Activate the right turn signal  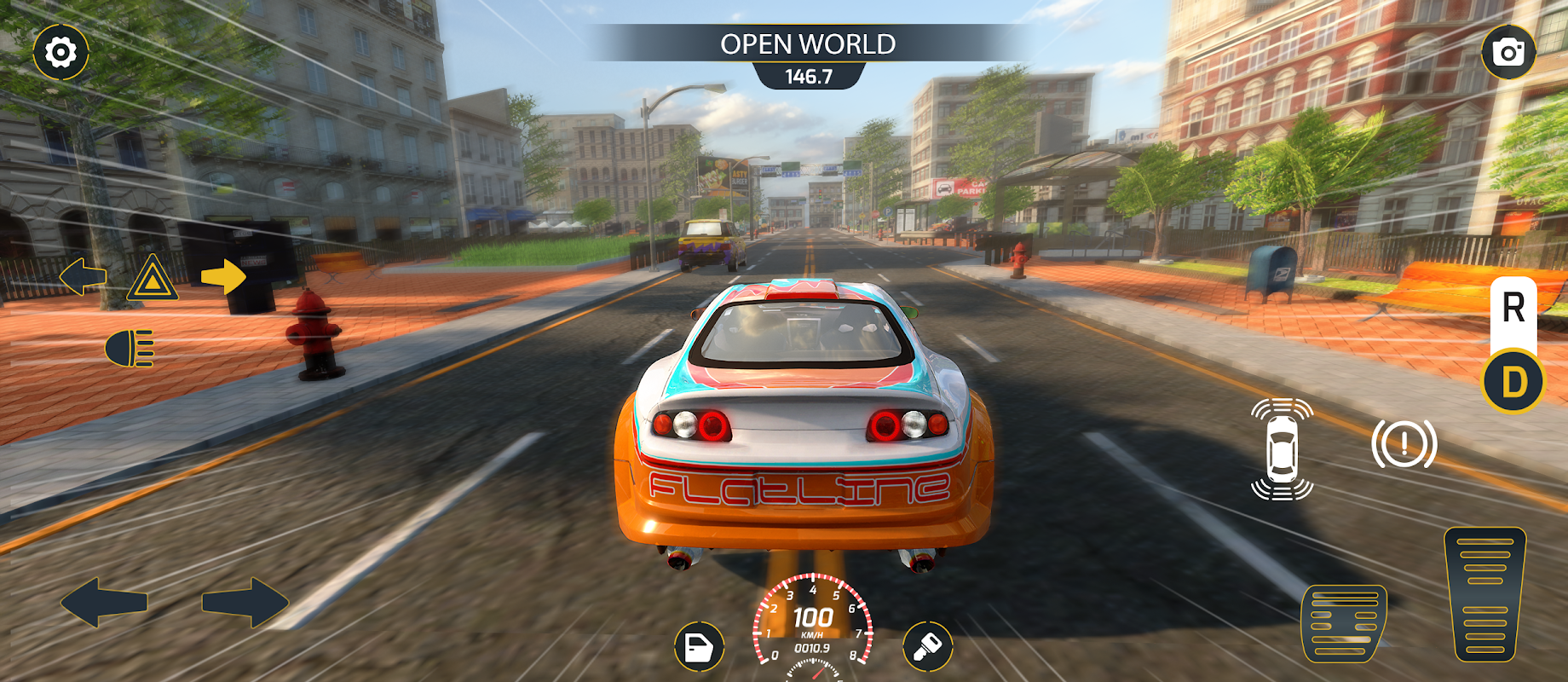tap(223, 276)
